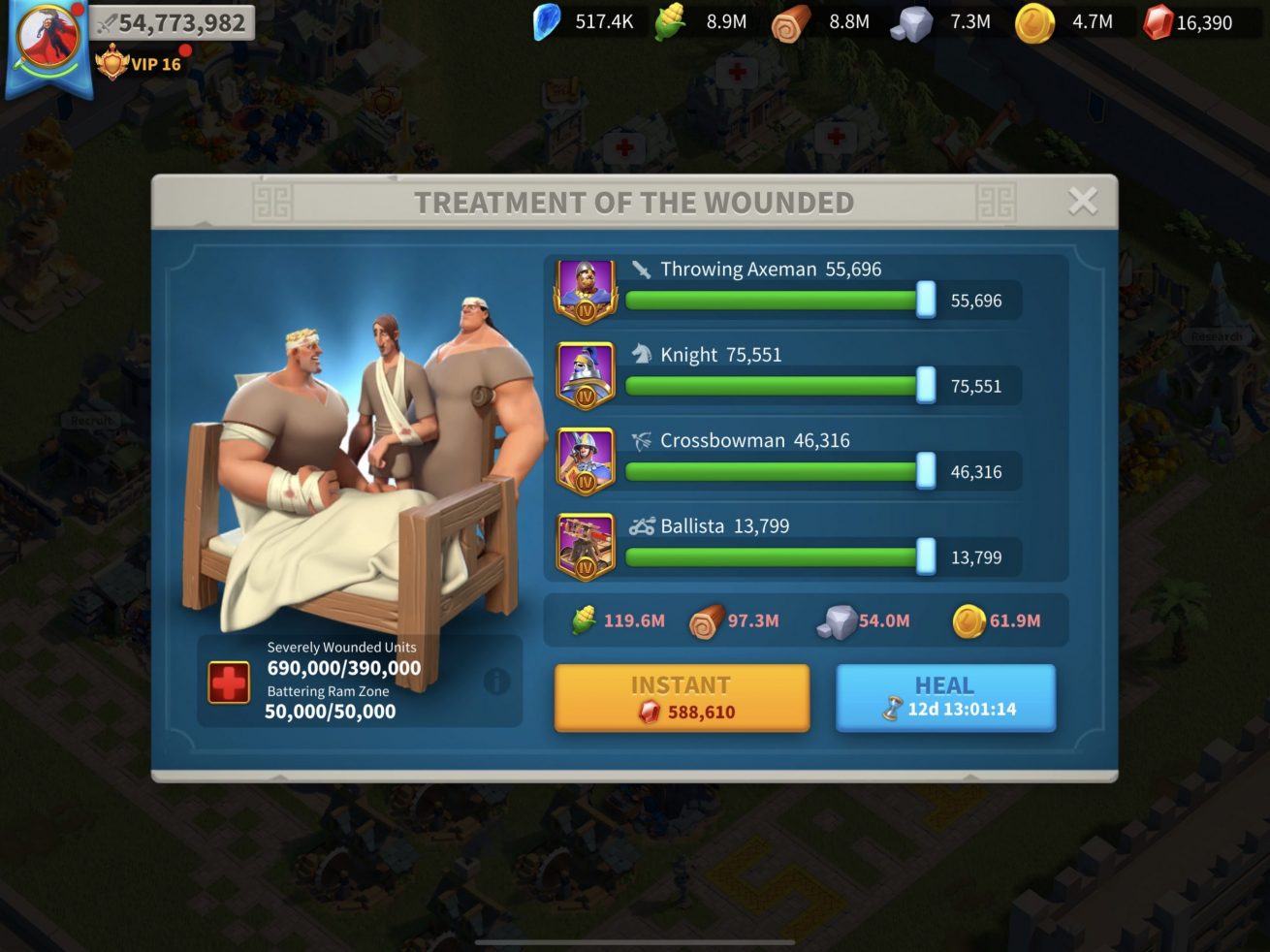This screenshot has width=1270, height=952.
Task: Tap the gold coin resource icon
Action: point(1033,22)
